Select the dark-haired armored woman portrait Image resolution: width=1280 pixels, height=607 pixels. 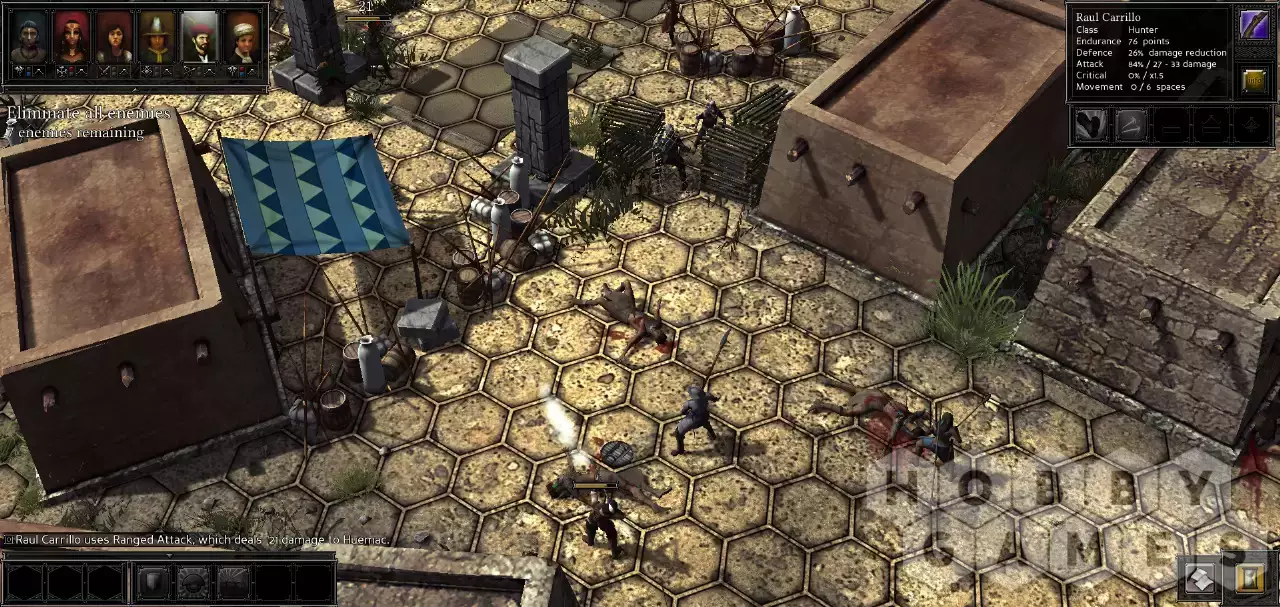[x=114, y=37]
